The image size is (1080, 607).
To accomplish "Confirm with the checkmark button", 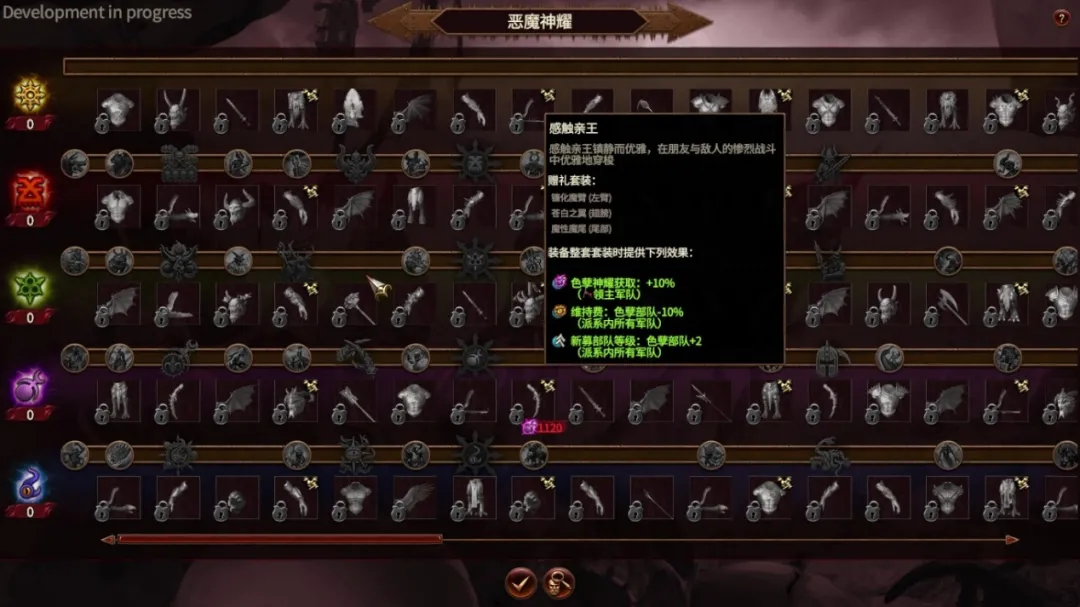I will click(519, 582).
